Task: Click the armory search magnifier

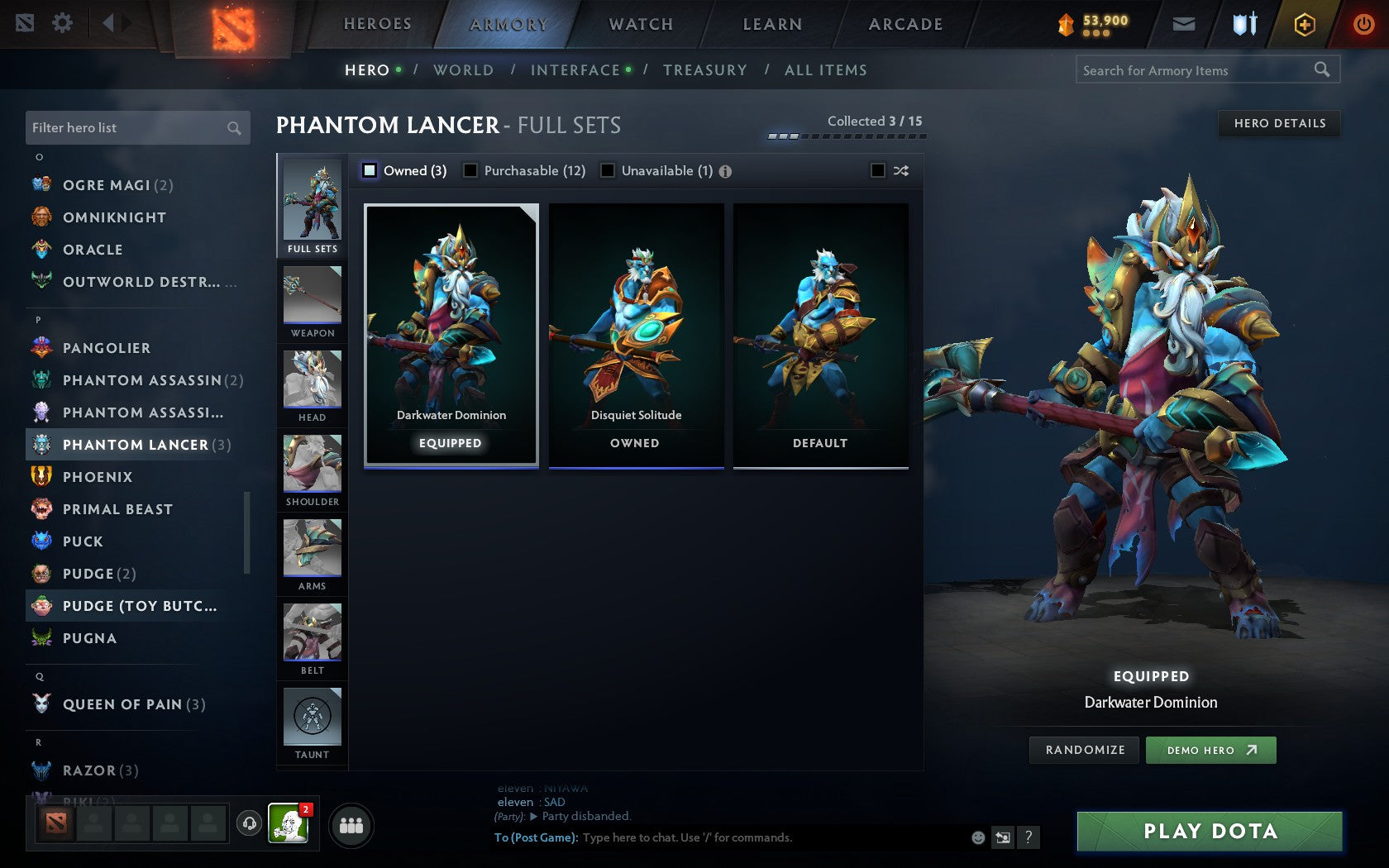Action: [x=1323, y=70]
